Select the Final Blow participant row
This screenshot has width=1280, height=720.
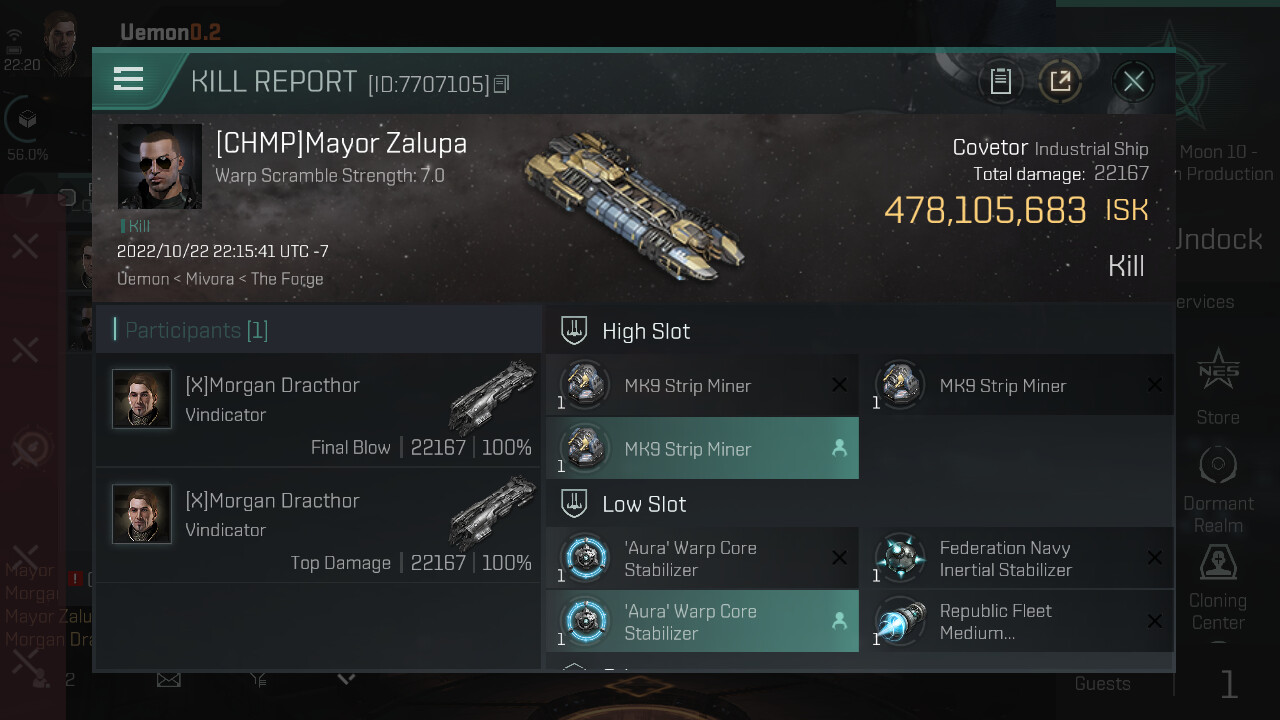(x=318, y=411)
